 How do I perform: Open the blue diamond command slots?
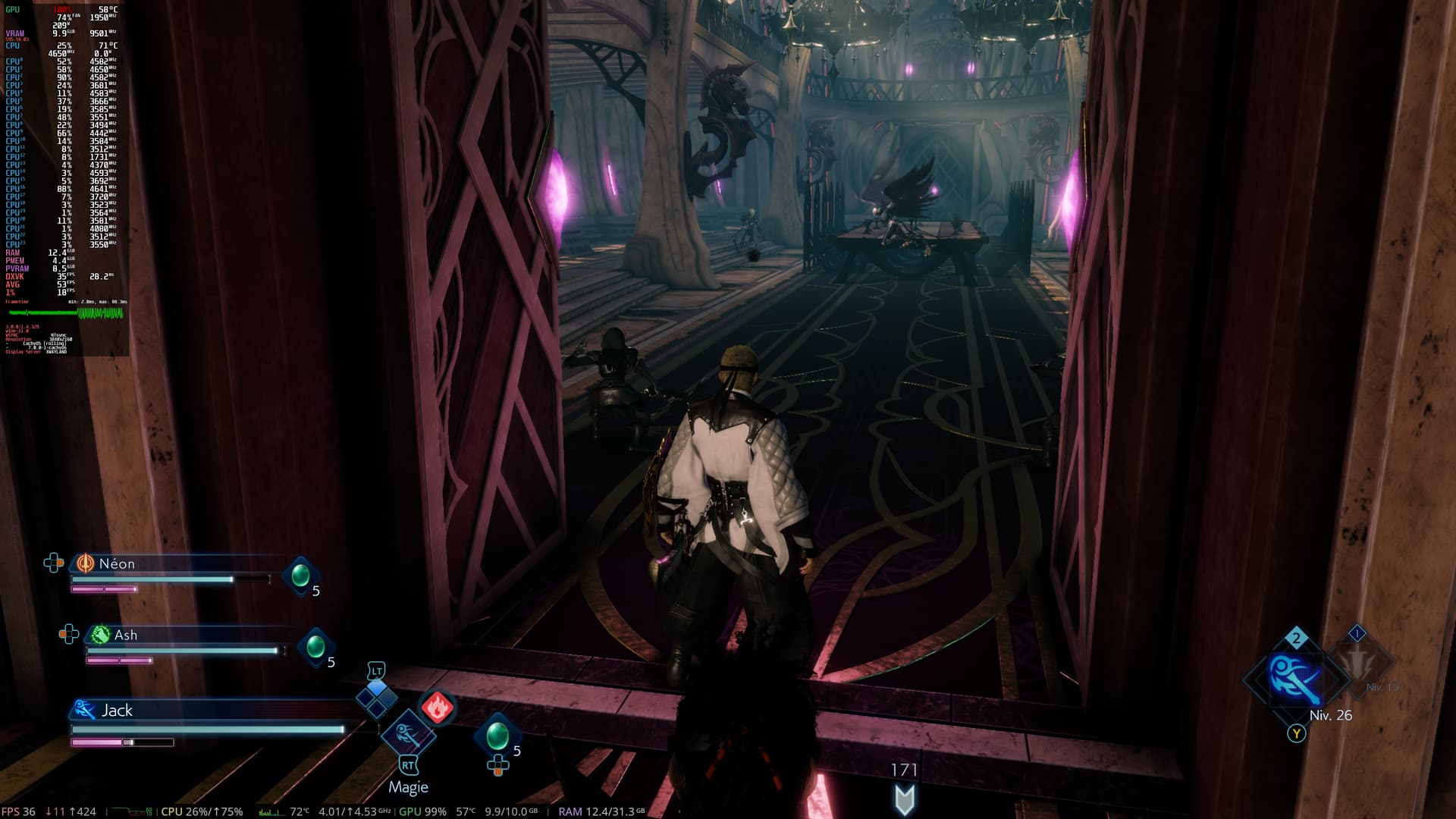pos(377,698)
